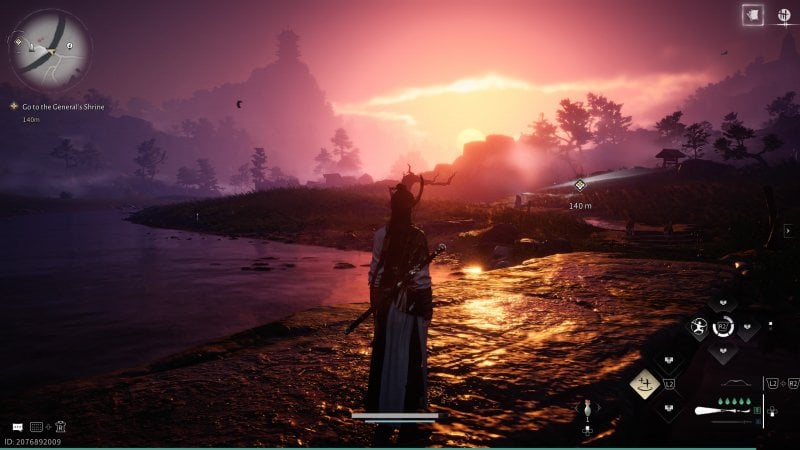Select the gourd healing item slot

click(x=588, y=408)
